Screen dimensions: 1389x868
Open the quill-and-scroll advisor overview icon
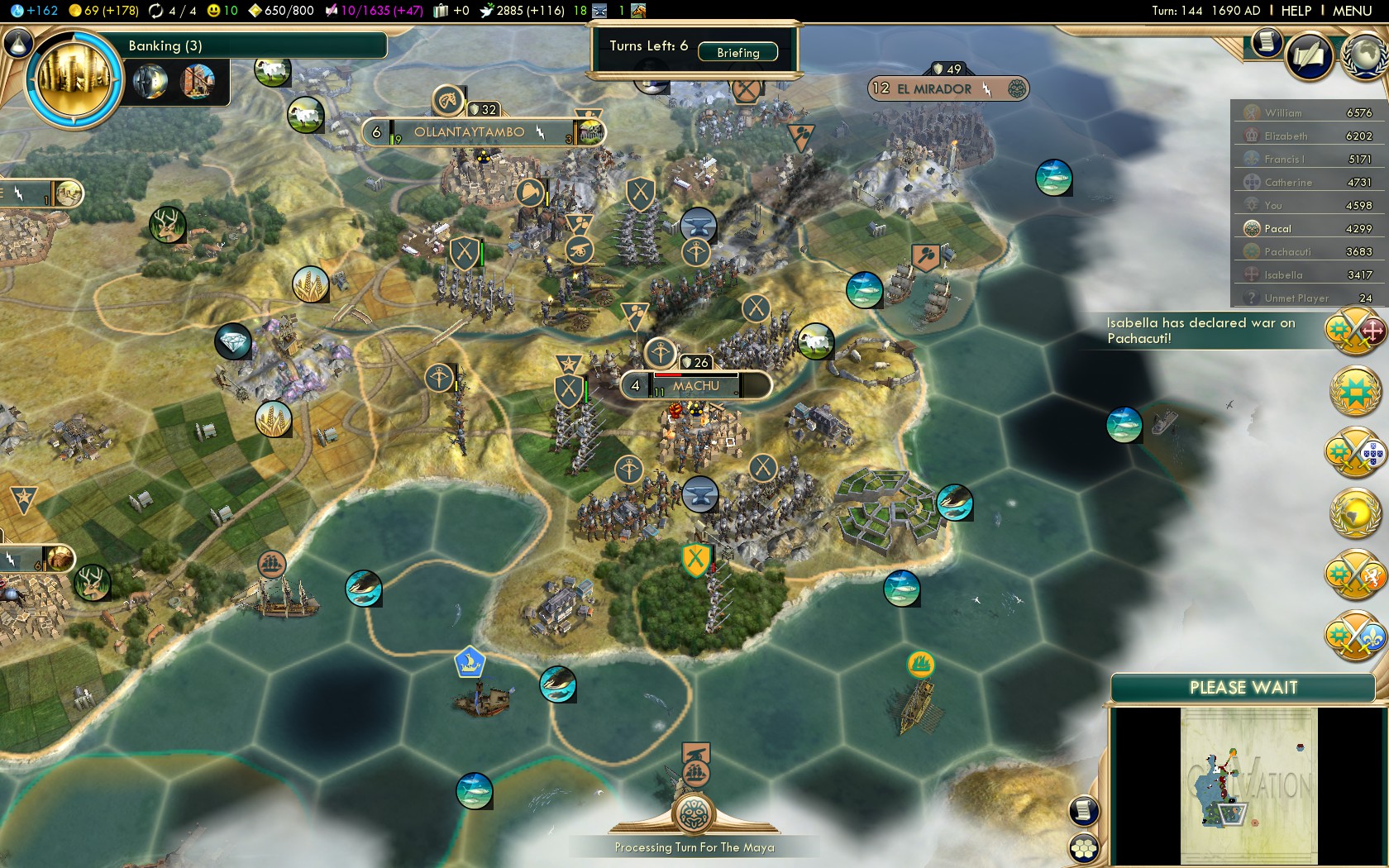[1309, 55]
